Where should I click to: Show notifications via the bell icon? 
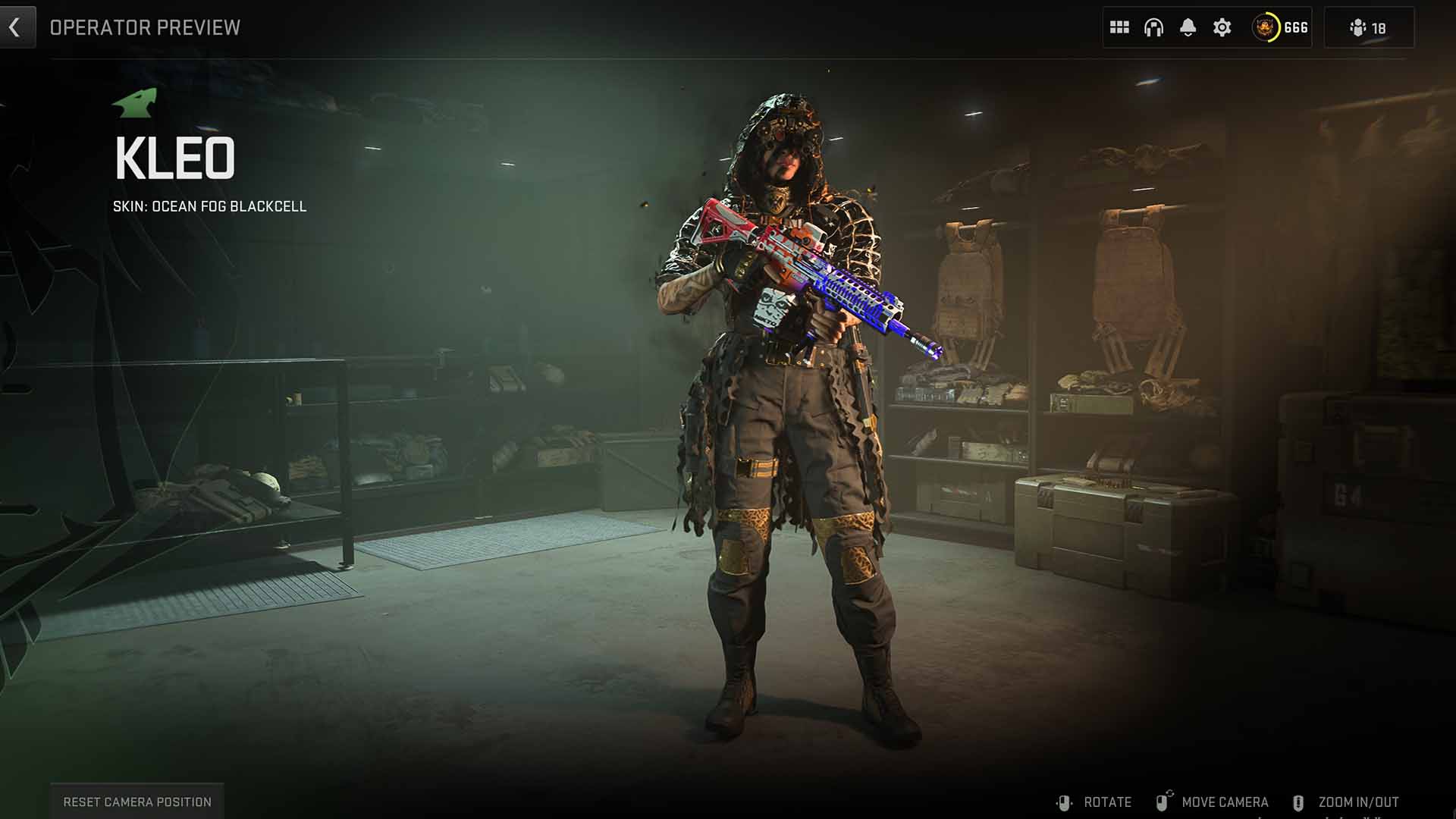click(x=1188, y=28)
